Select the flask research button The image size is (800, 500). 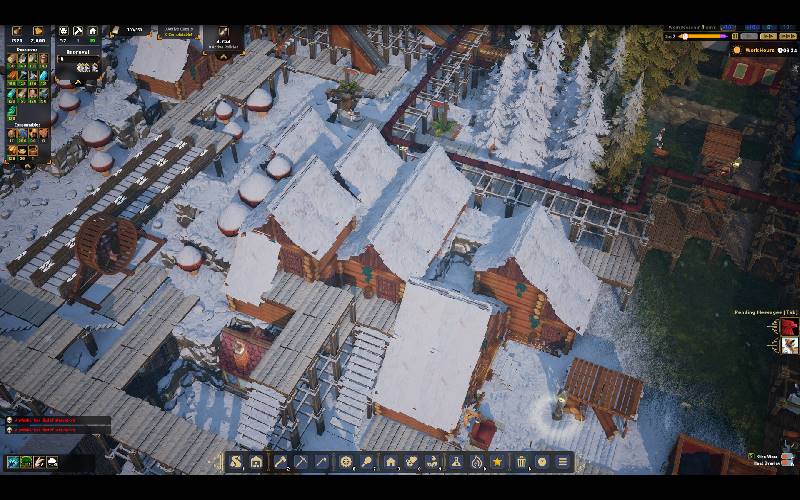(x=454, y=462)
